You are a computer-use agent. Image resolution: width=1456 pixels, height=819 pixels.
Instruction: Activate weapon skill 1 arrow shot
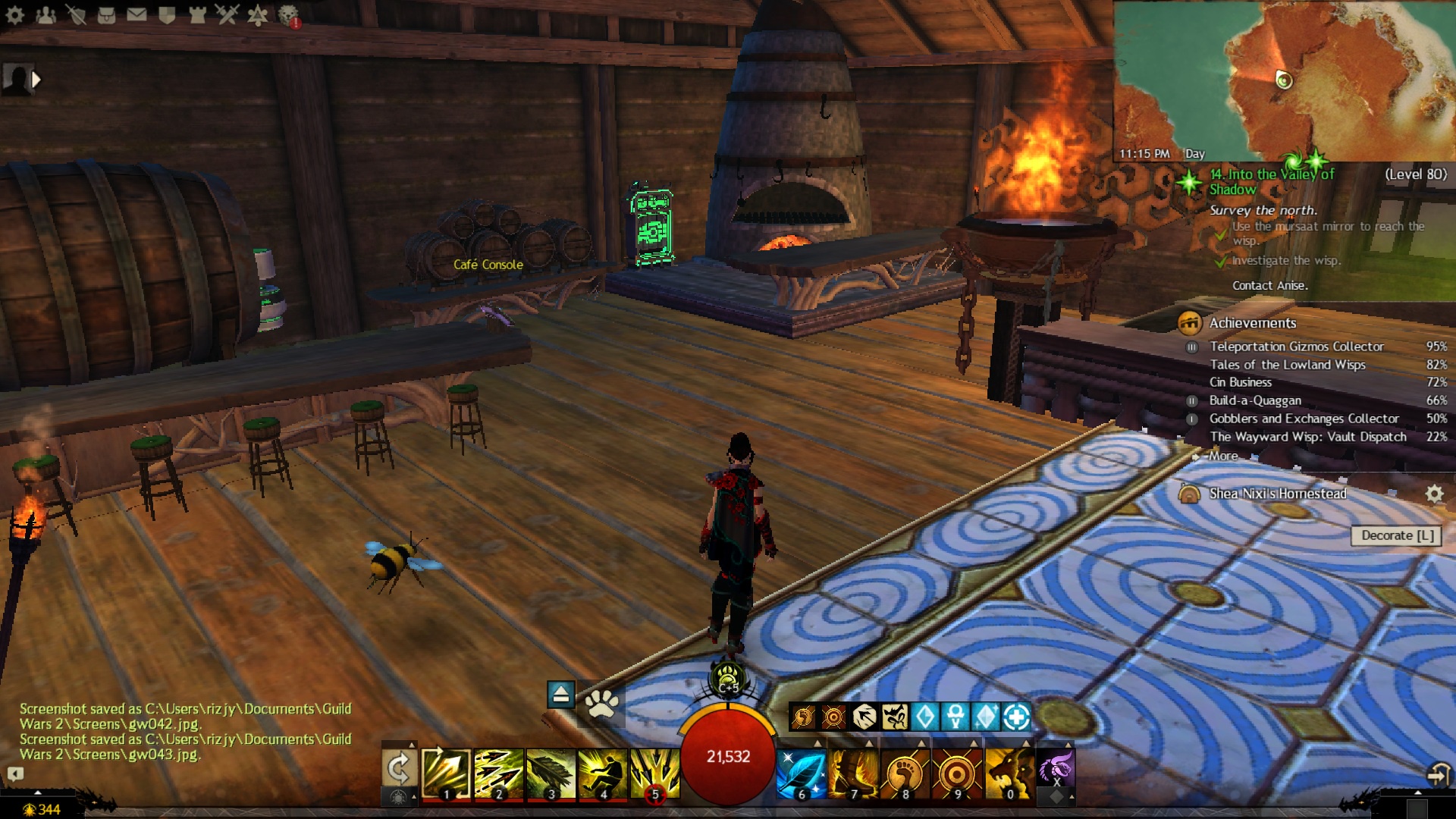coord(446,773)
